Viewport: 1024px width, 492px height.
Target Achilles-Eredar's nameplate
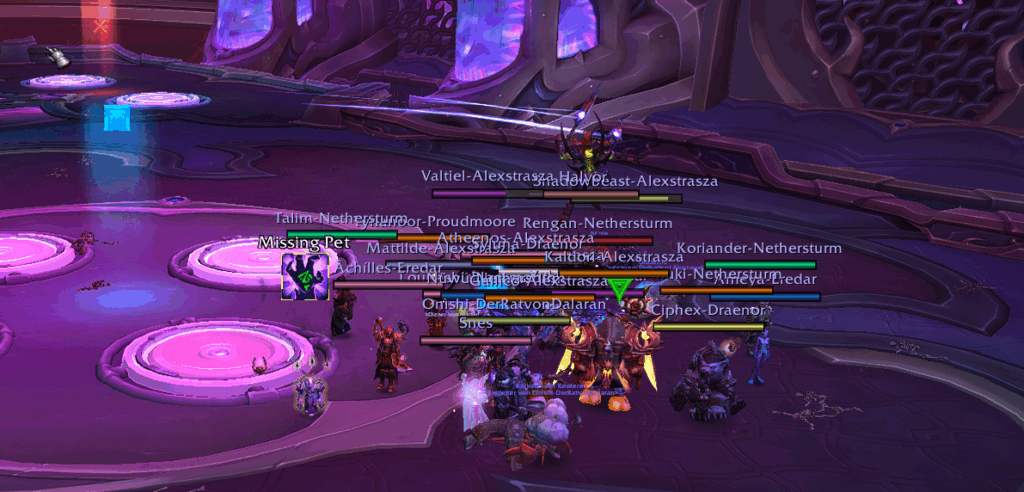point(384,284)
